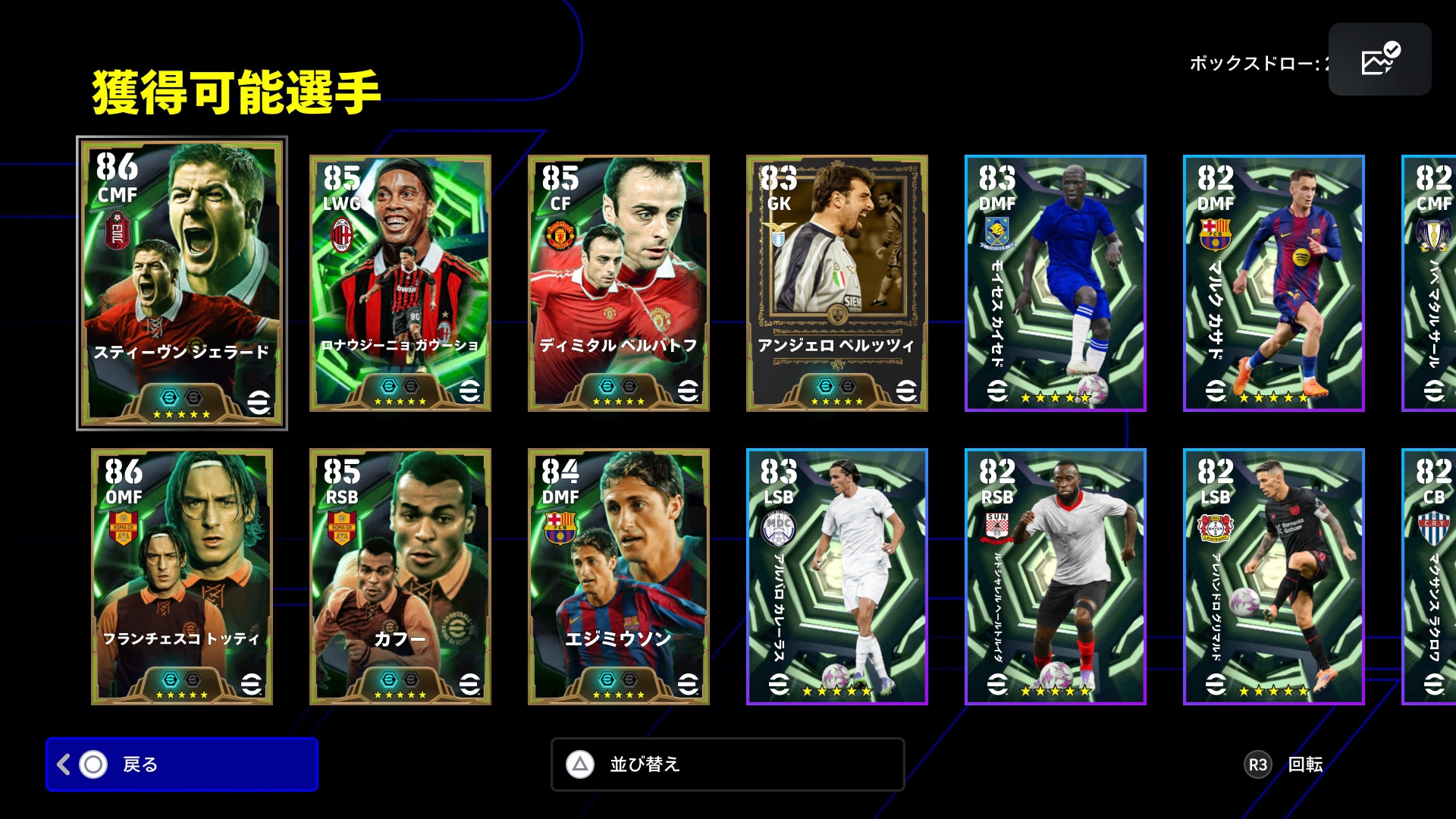
Task: Click the screenshot capture icon overlay
Action: pos(1379,59)
